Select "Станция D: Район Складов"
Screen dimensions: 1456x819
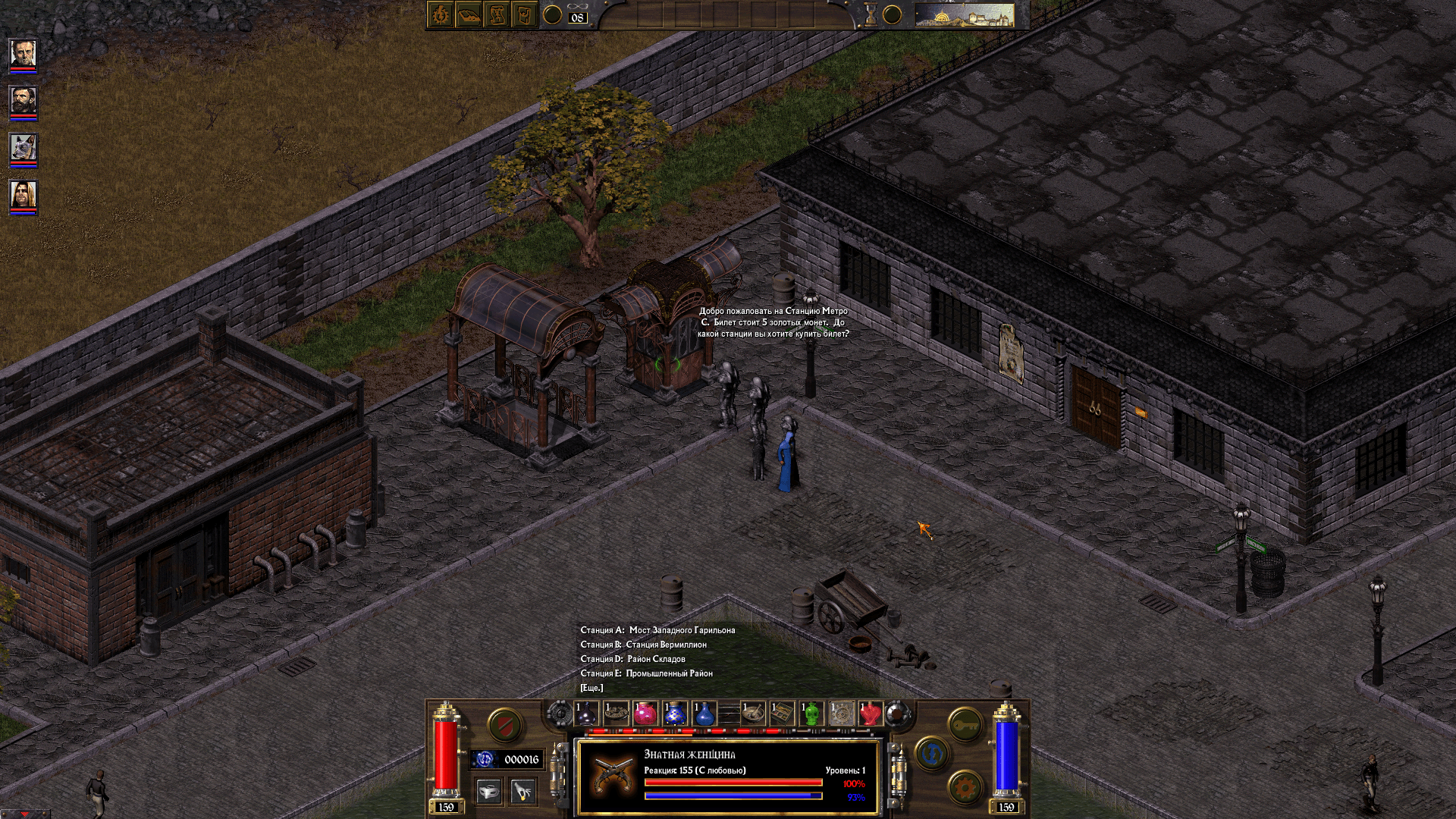click(633, 660)
